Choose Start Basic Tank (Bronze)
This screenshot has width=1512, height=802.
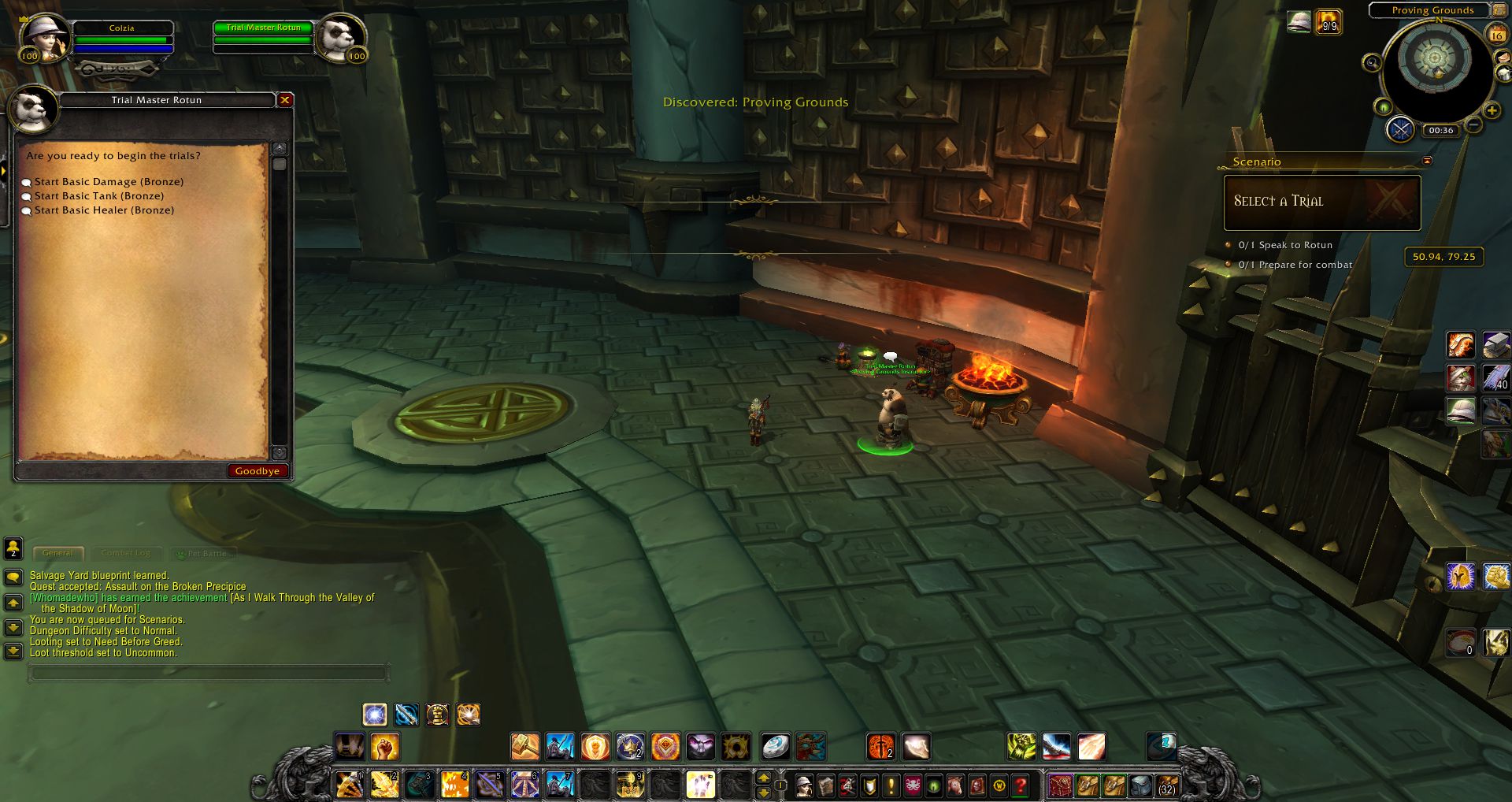pyautogui.click(x=98, y=196)
